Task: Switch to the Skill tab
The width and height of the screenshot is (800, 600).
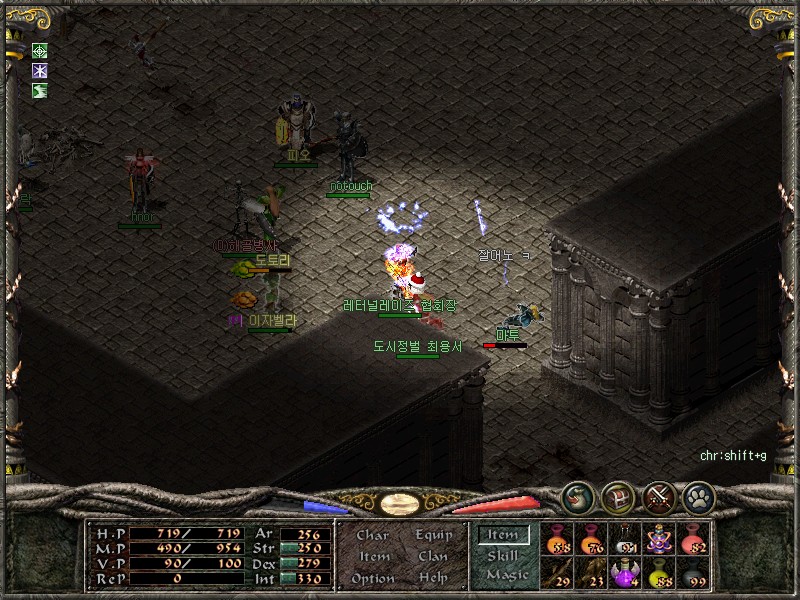Action: (503, 556)
